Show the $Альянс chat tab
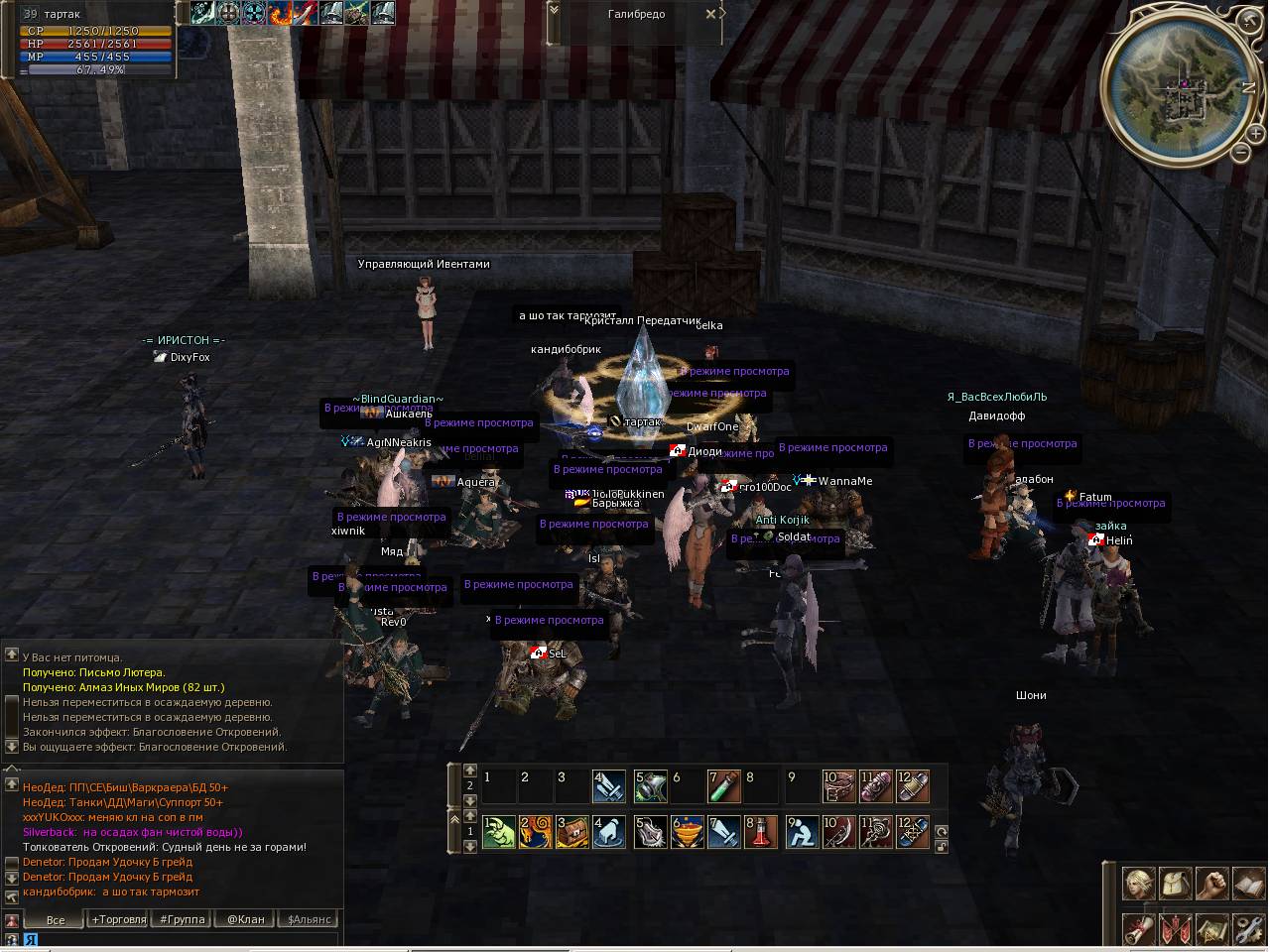The width and height of the screenshot is (1270, 952). coord(309,919)
